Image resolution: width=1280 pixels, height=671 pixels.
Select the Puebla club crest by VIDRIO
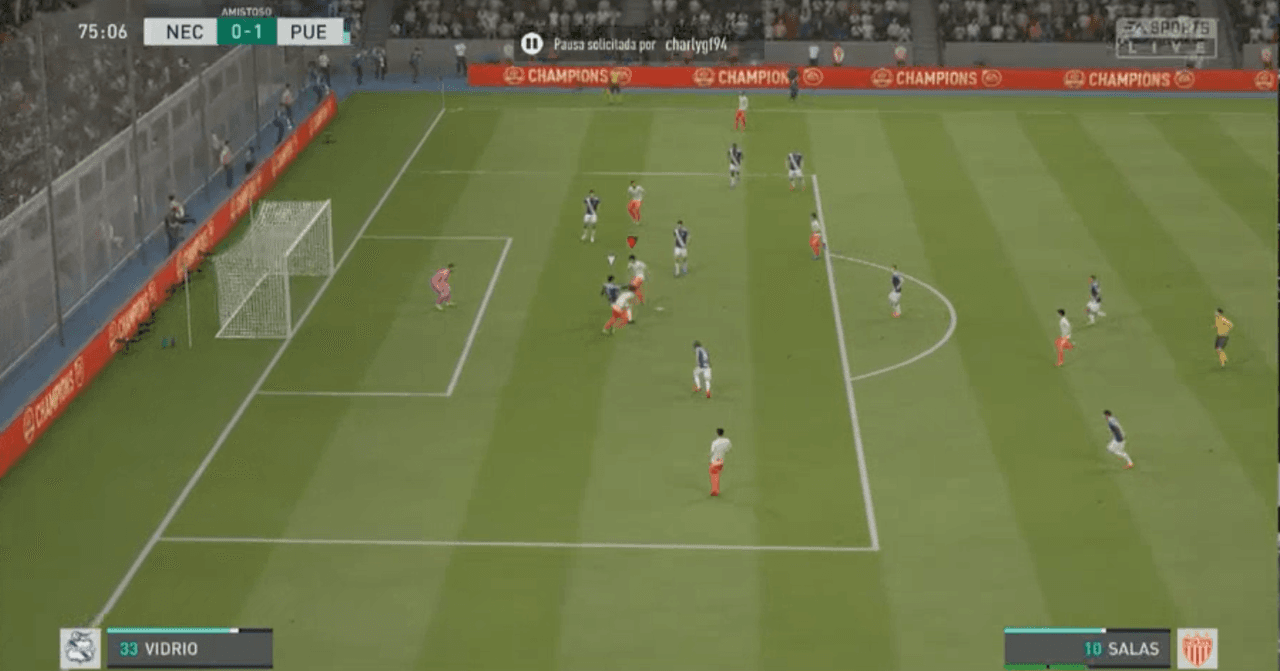click(80, 648)
